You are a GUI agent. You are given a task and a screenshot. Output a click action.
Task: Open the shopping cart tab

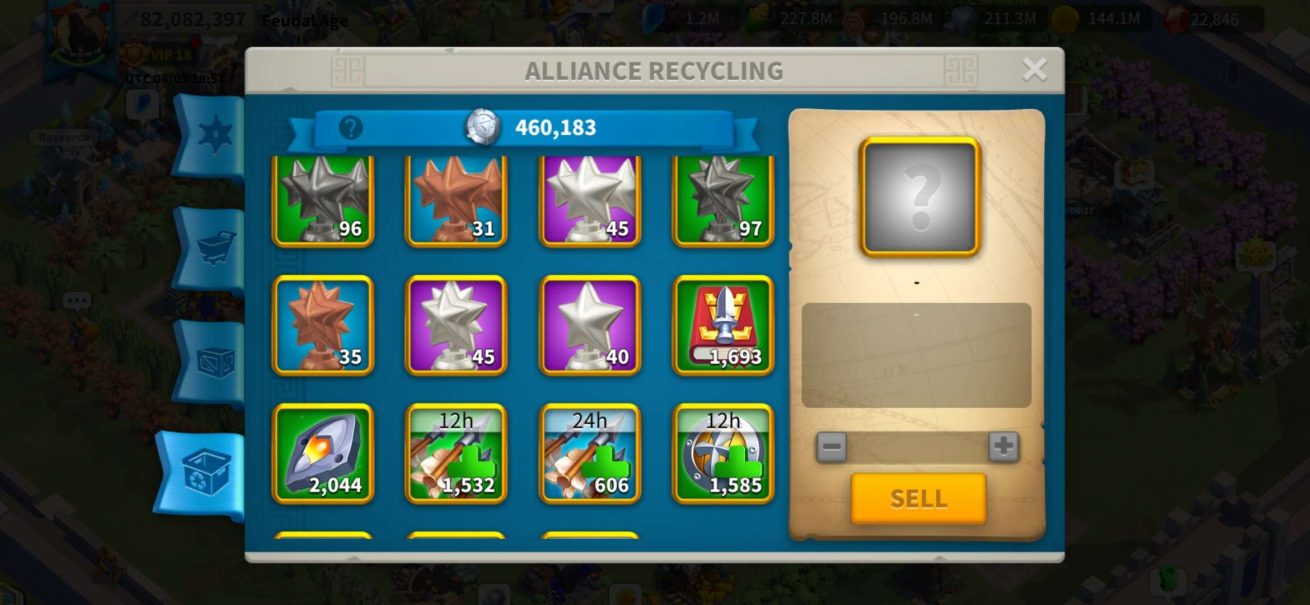click(214, 248)
